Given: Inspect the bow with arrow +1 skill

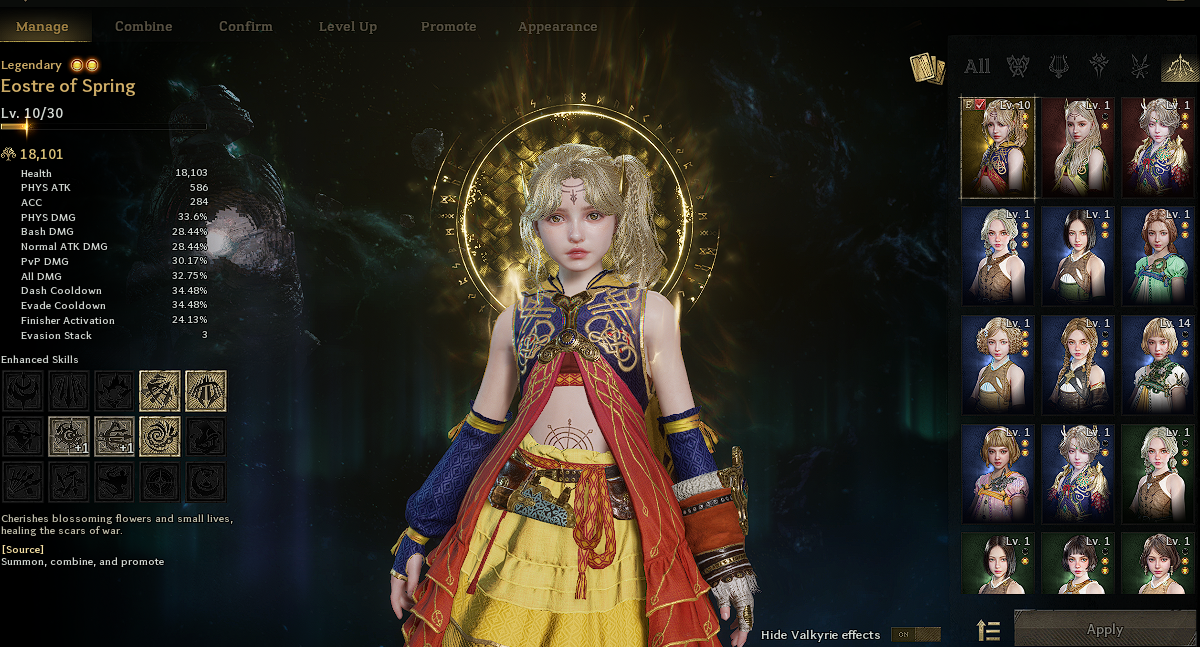Looking at the screenshot, I should 114,436.
